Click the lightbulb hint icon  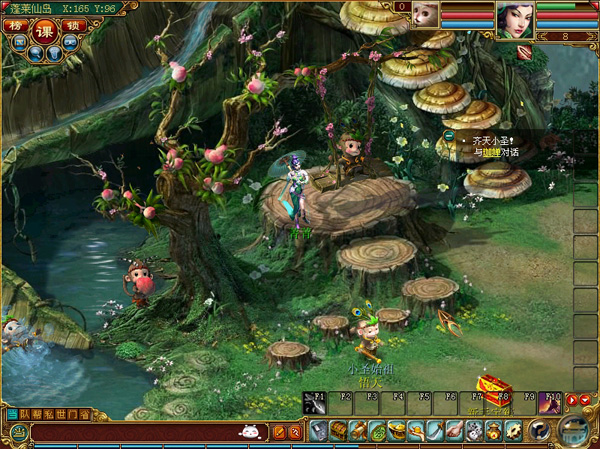click(x=55, y=53)
